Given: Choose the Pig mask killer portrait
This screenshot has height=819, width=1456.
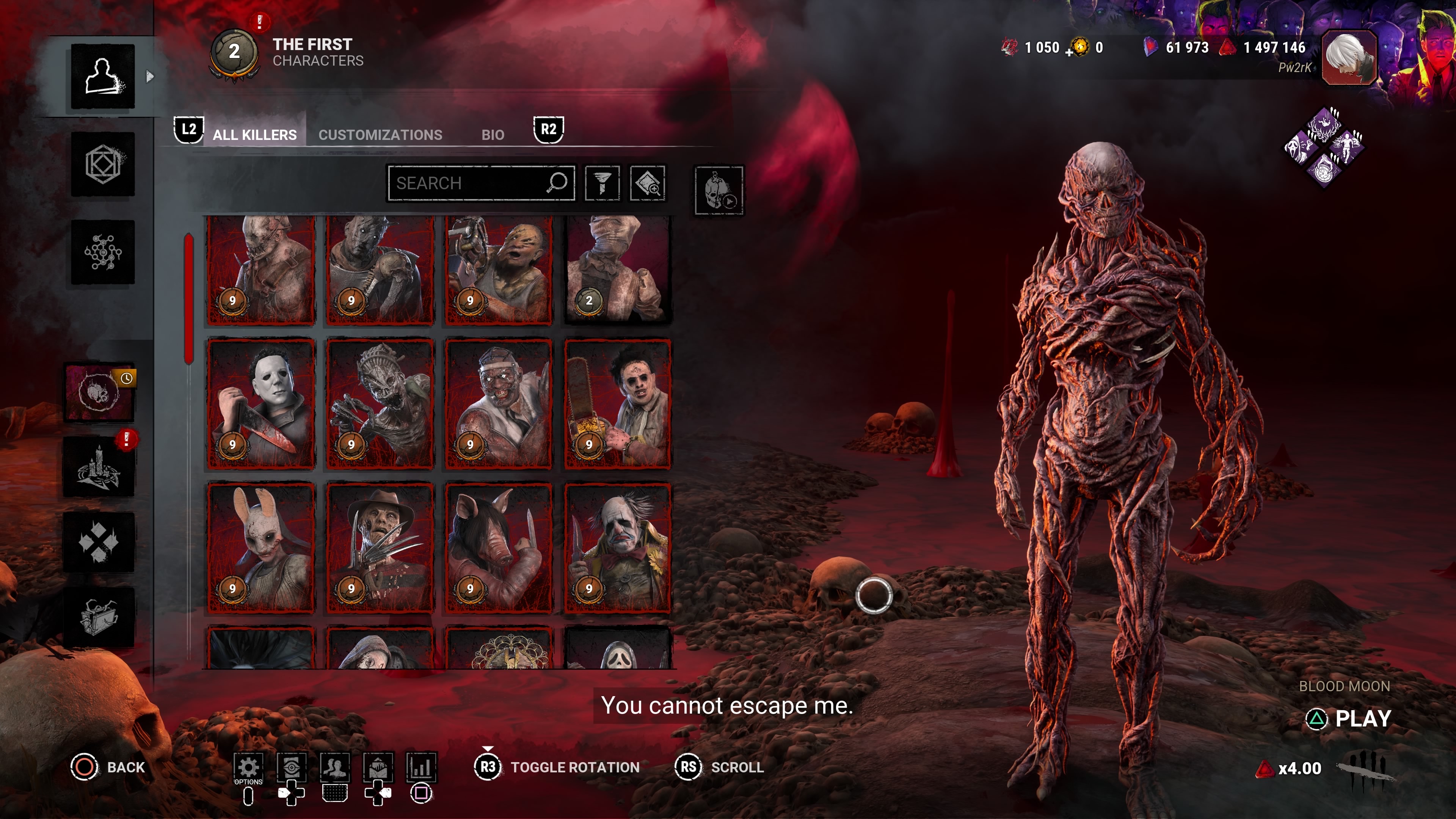Looking at the screenshot, I should (499, 547).
